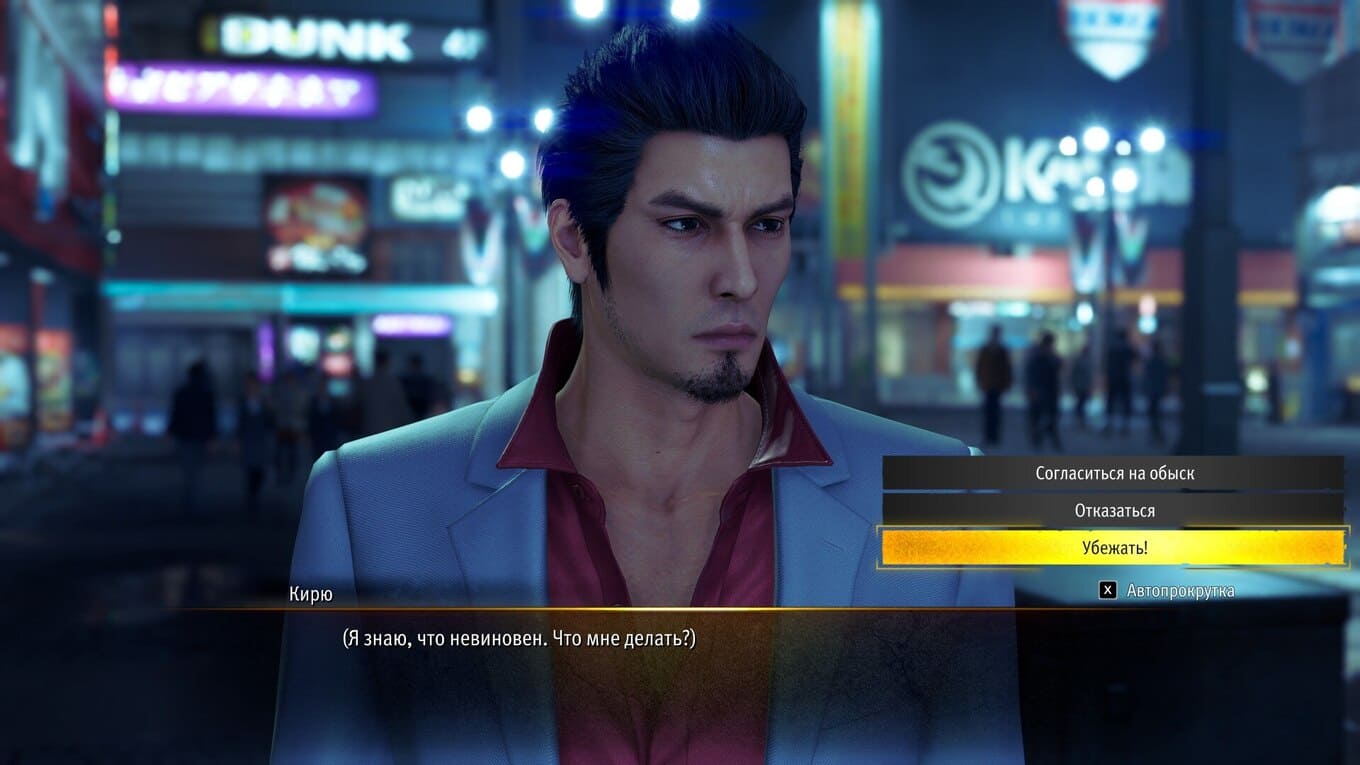Choose the "Согласиться на обыск" dialogue option
Screen dimensions: 1360x765
pyautogui.click(x=1114, y=473)
